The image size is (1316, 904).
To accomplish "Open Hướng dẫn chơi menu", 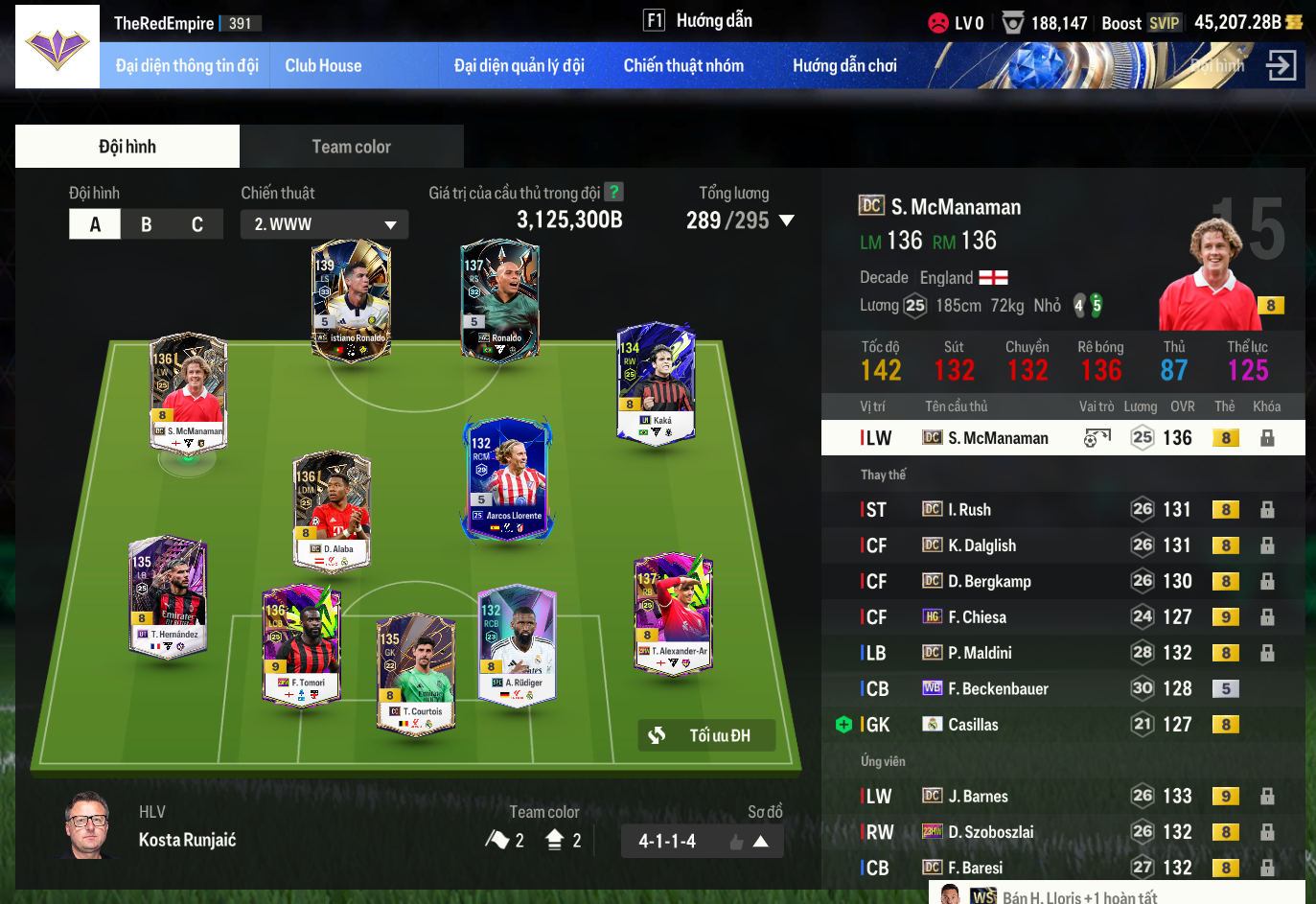I will [x=844, y=66].
